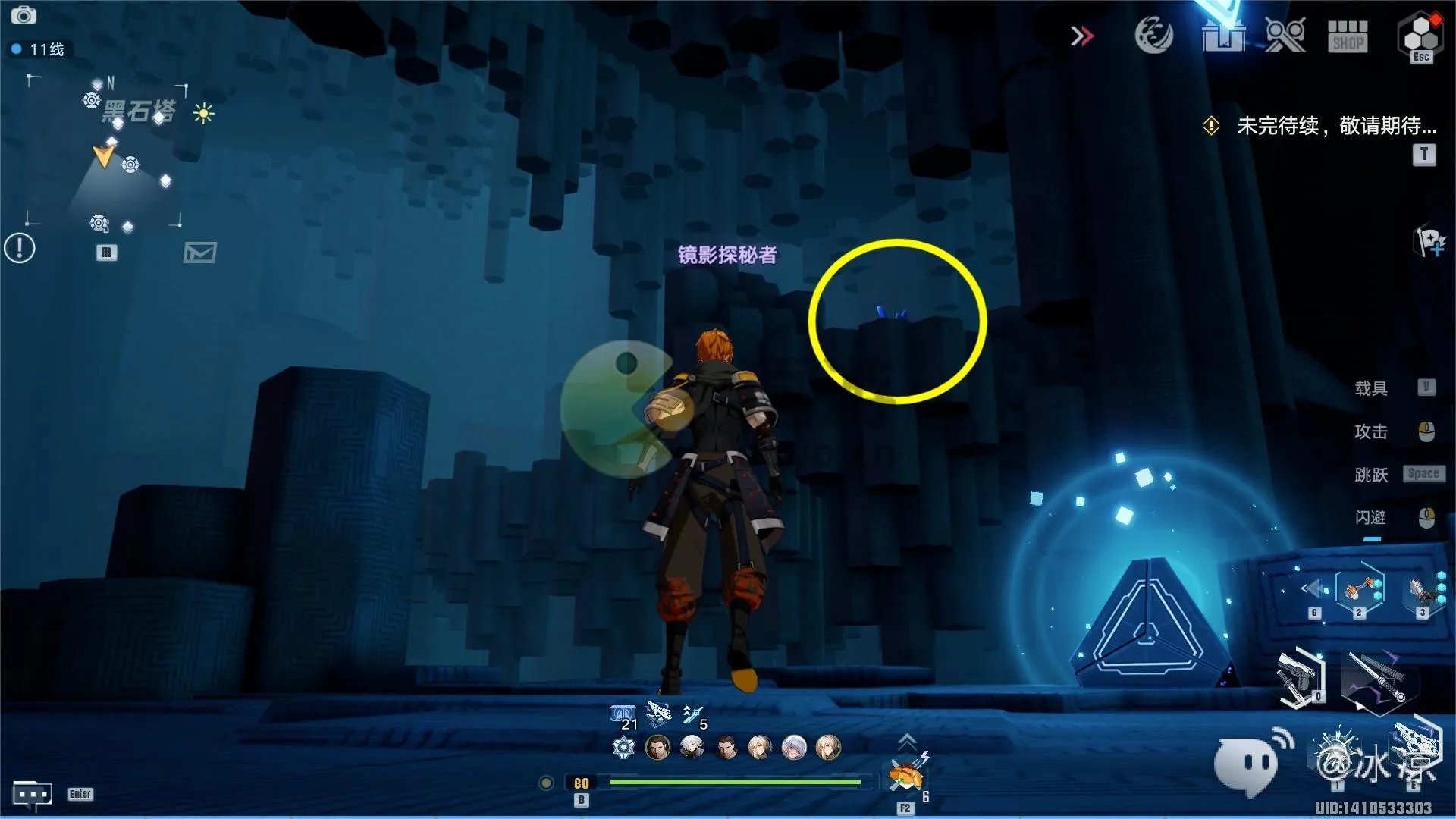Expand the top bar double-arrow toggle
The height and width of the screenshot is (819, 1456).
tap(1082, 36)
